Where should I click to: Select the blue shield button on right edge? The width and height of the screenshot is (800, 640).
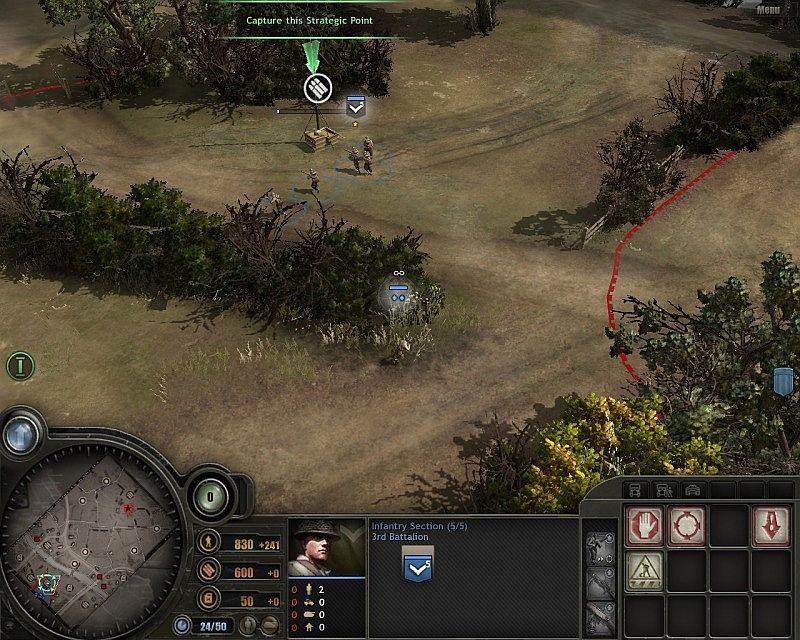coord(783,381)
